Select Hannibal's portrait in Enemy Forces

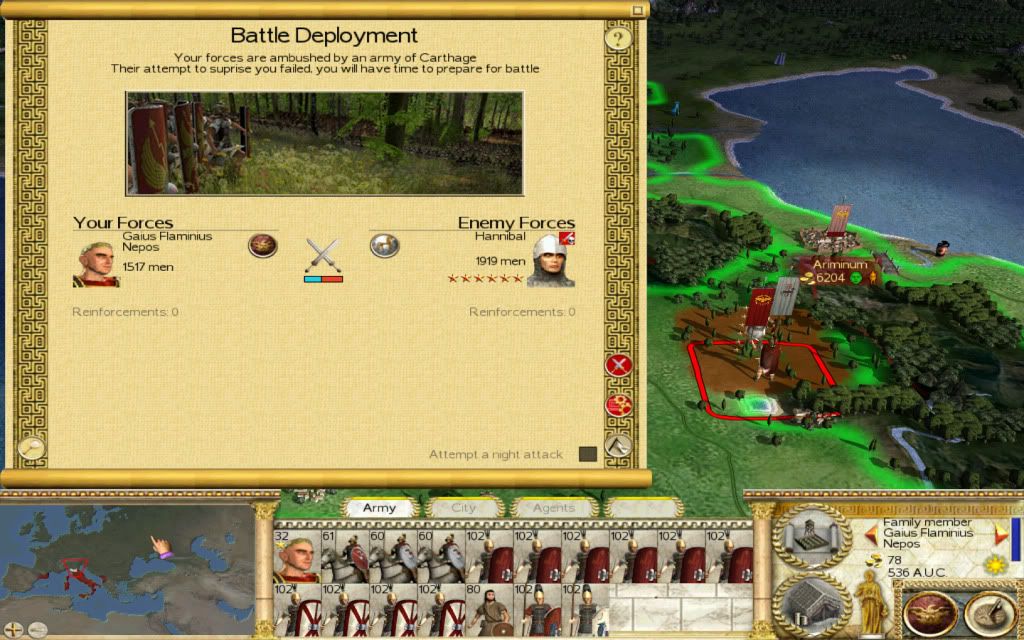(x=550, y=261)
